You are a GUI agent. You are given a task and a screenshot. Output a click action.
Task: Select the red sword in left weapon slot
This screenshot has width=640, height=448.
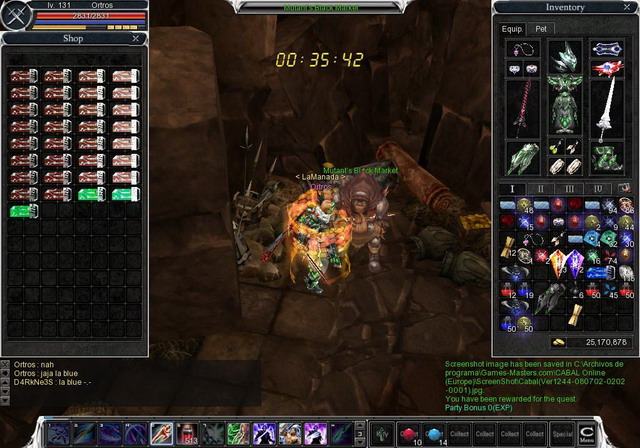click(x=522, y=107)
